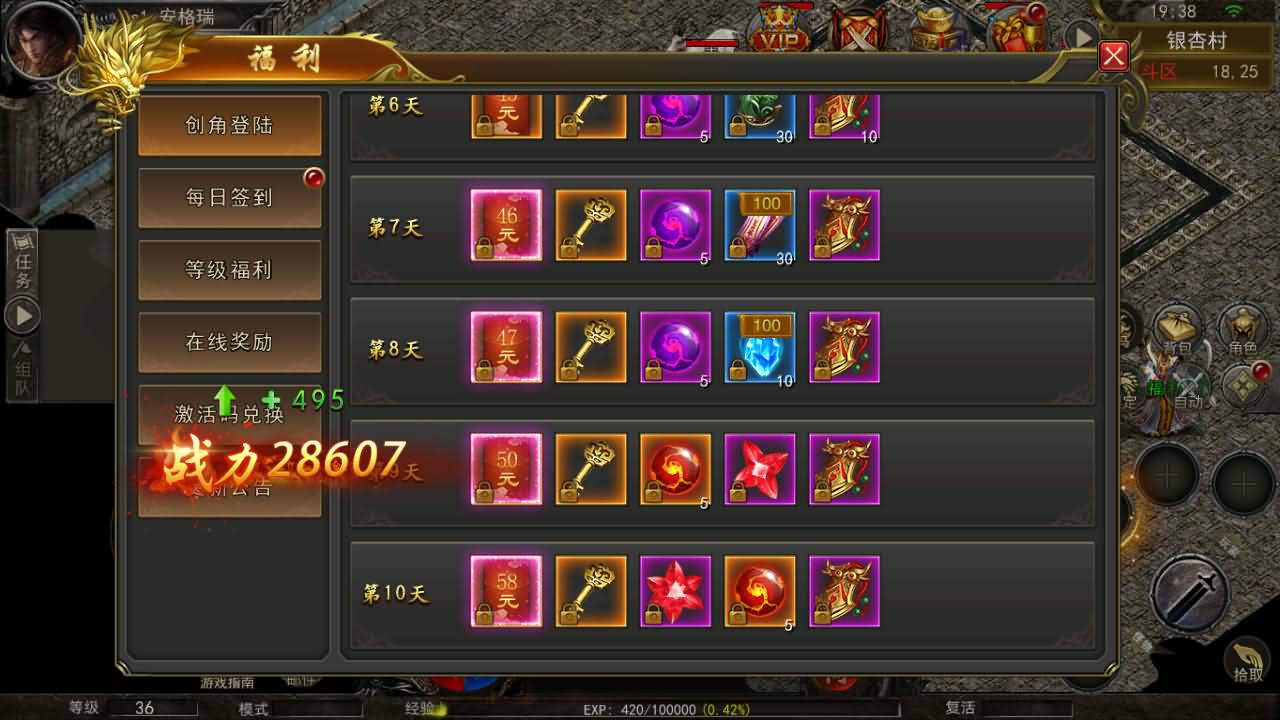The image size is (1280, 720).
Task: Open the crossed-swords battle event icon
Action: coord(858,30)
